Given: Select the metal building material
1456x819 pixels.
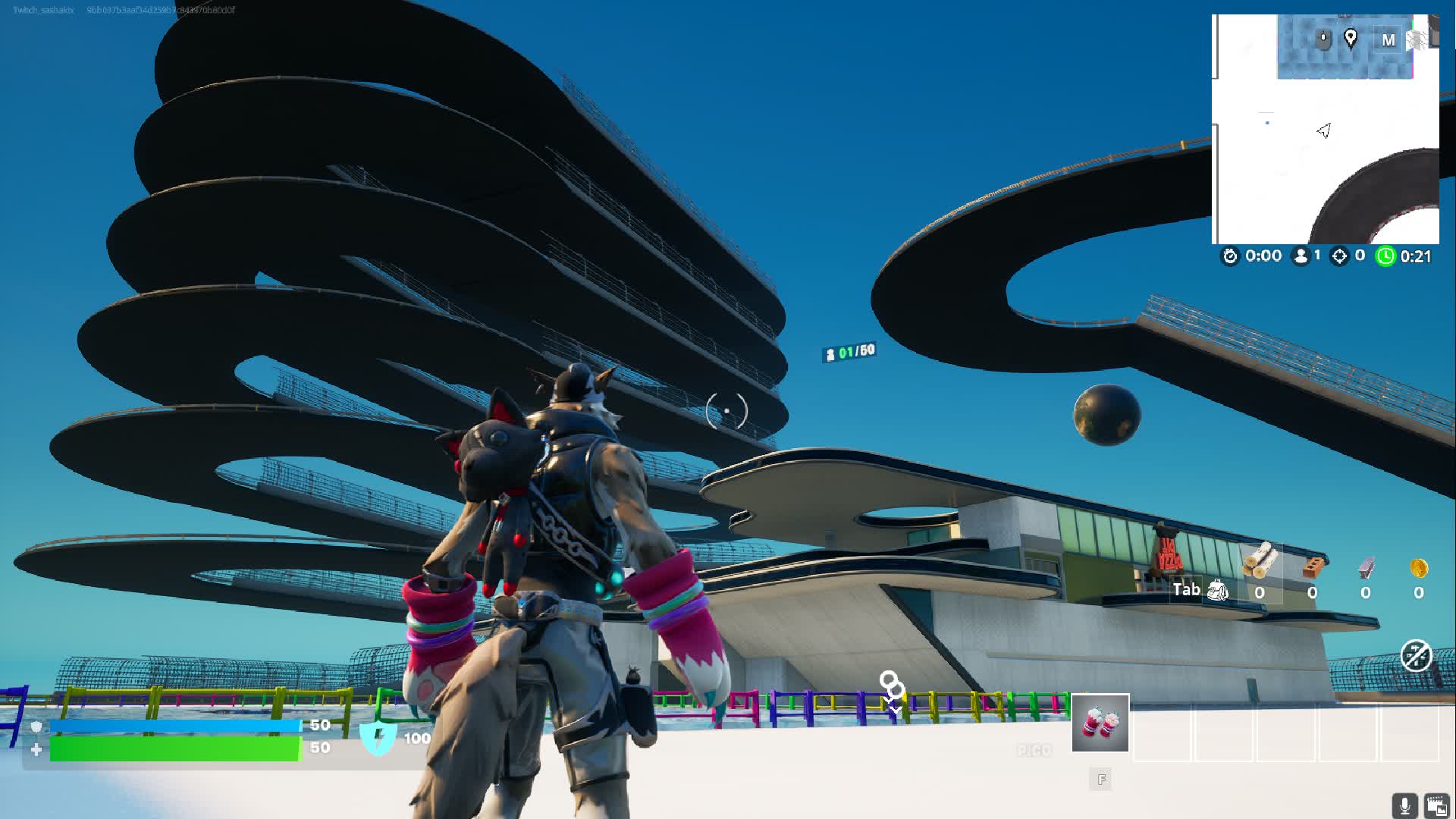Looking at the screenshot, I should 1366,567.
